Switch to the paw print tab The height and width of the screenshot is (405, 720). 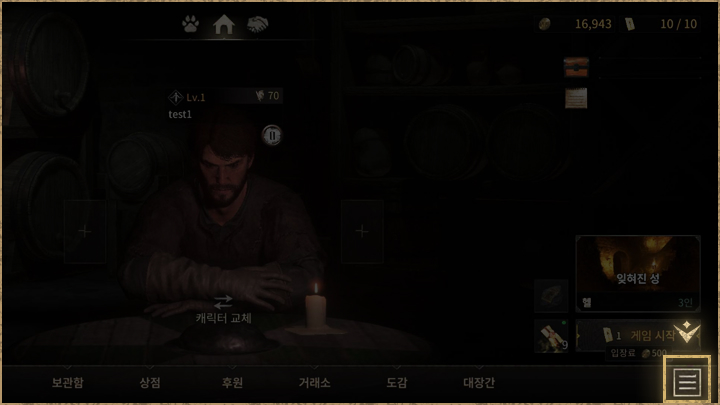pyautogui.click(x=190, y=24)
